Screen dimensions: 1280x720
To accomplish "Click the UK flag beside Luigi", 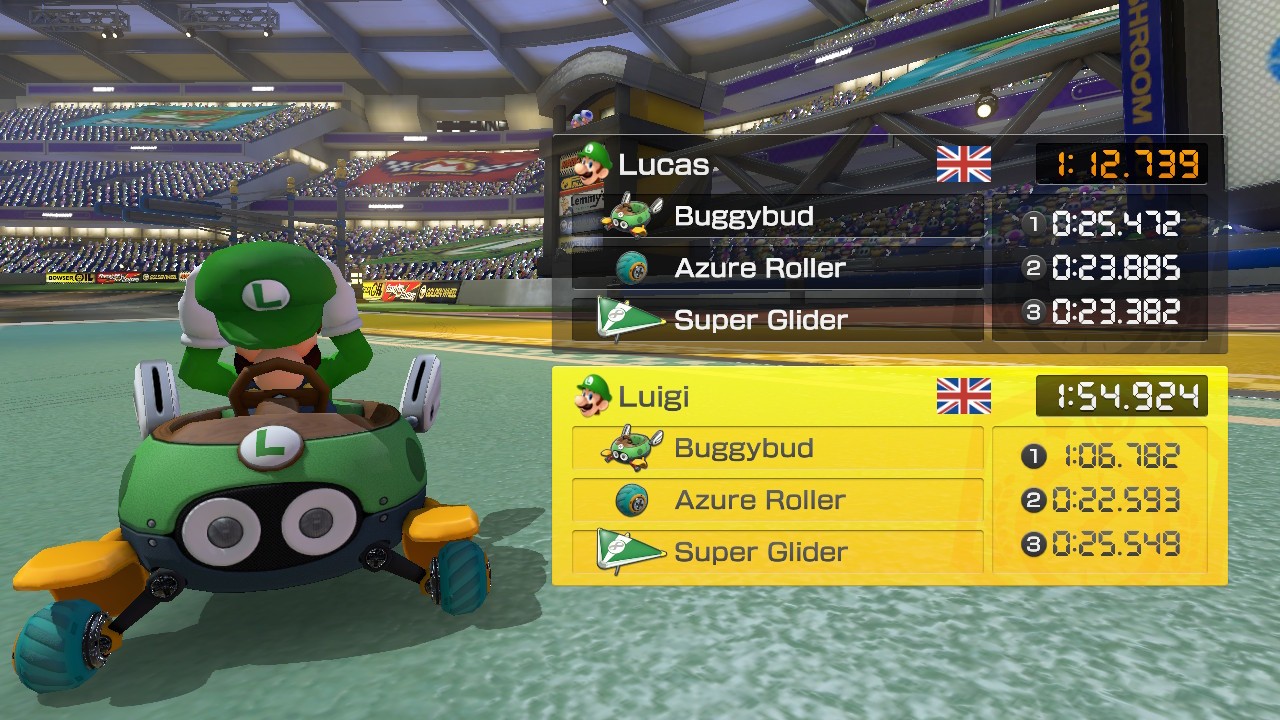I will 963,396.
